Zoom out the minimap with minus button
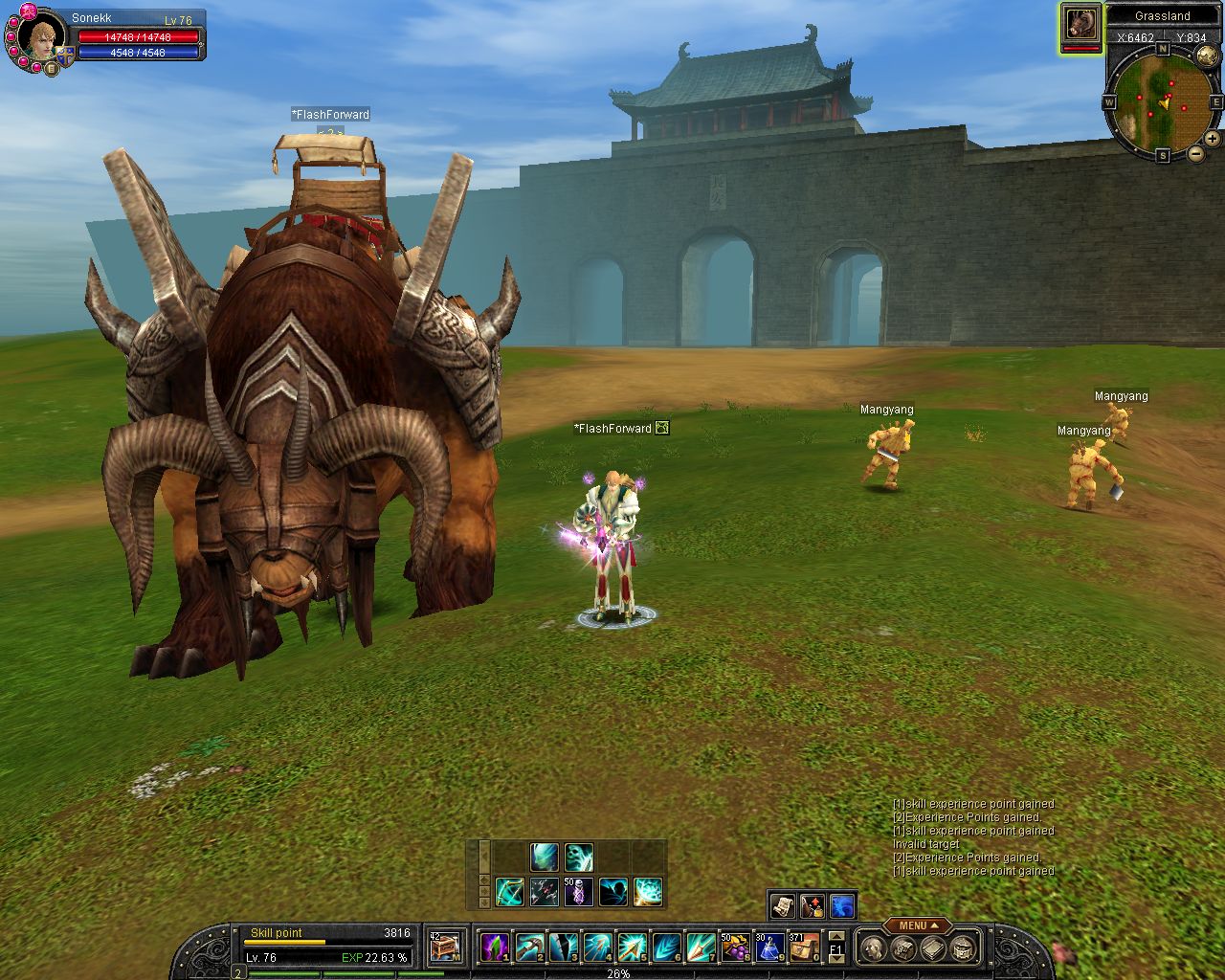This screenshot has width=1225, height=980. (x=1196, y=153)
